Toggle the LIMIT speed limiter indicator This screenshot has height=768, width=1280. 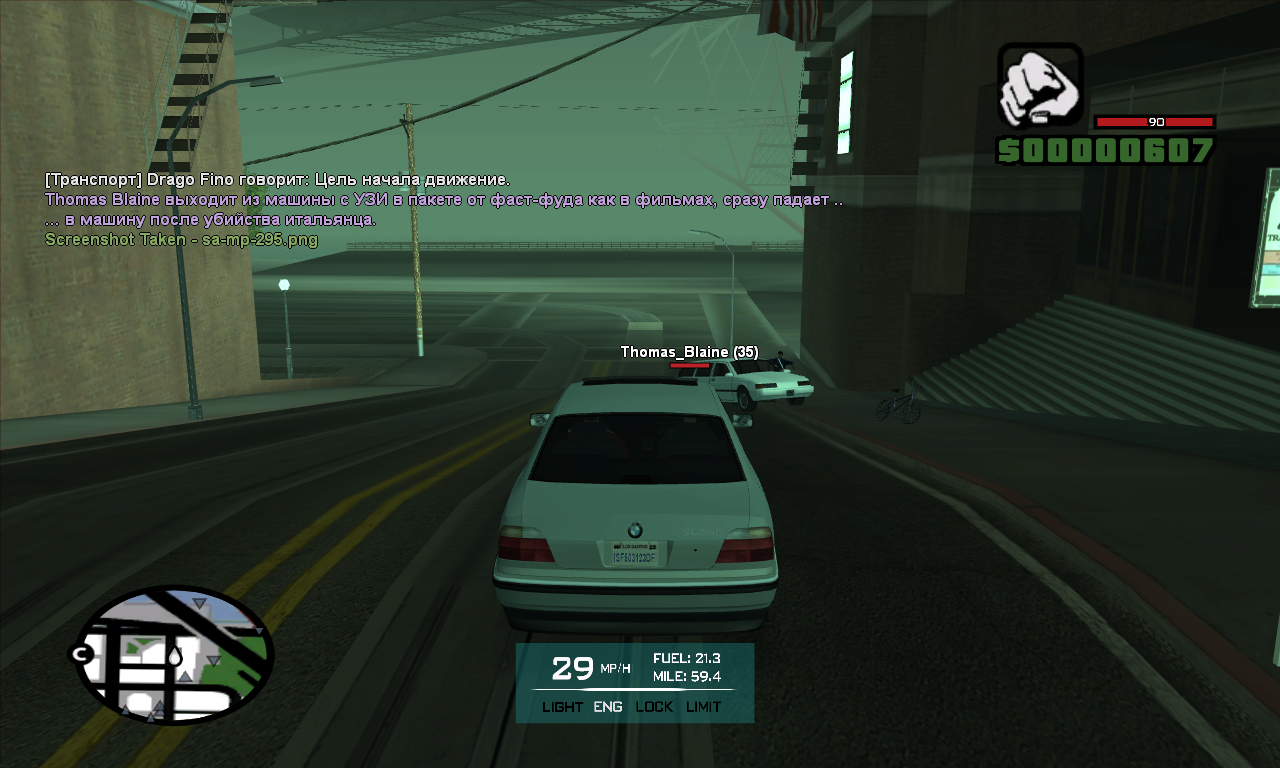[x=704, y=707]
